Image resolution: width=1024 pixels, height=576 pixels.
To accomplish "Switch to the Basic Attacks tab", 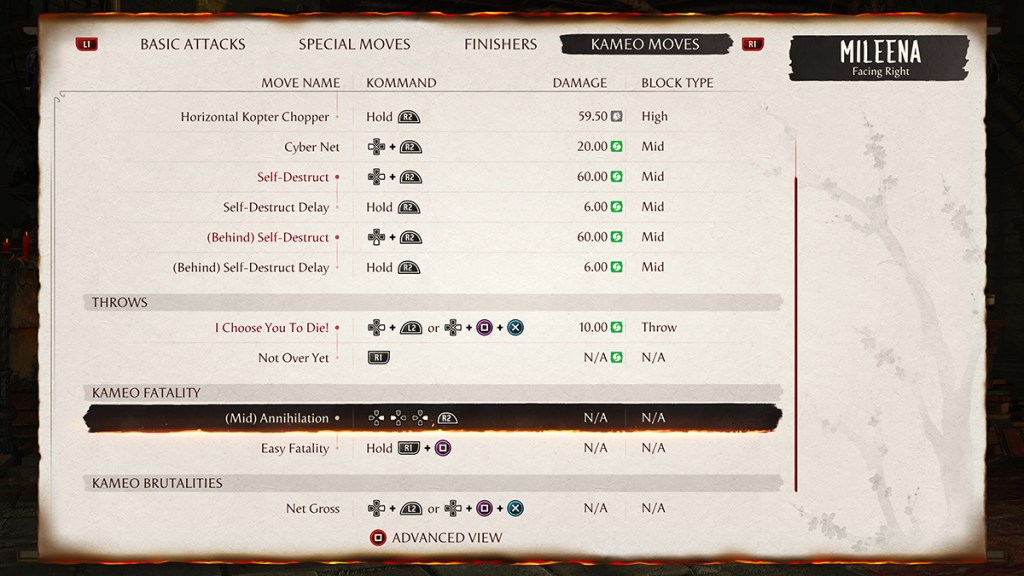I will pyautogui.click(x=192, y=44).
